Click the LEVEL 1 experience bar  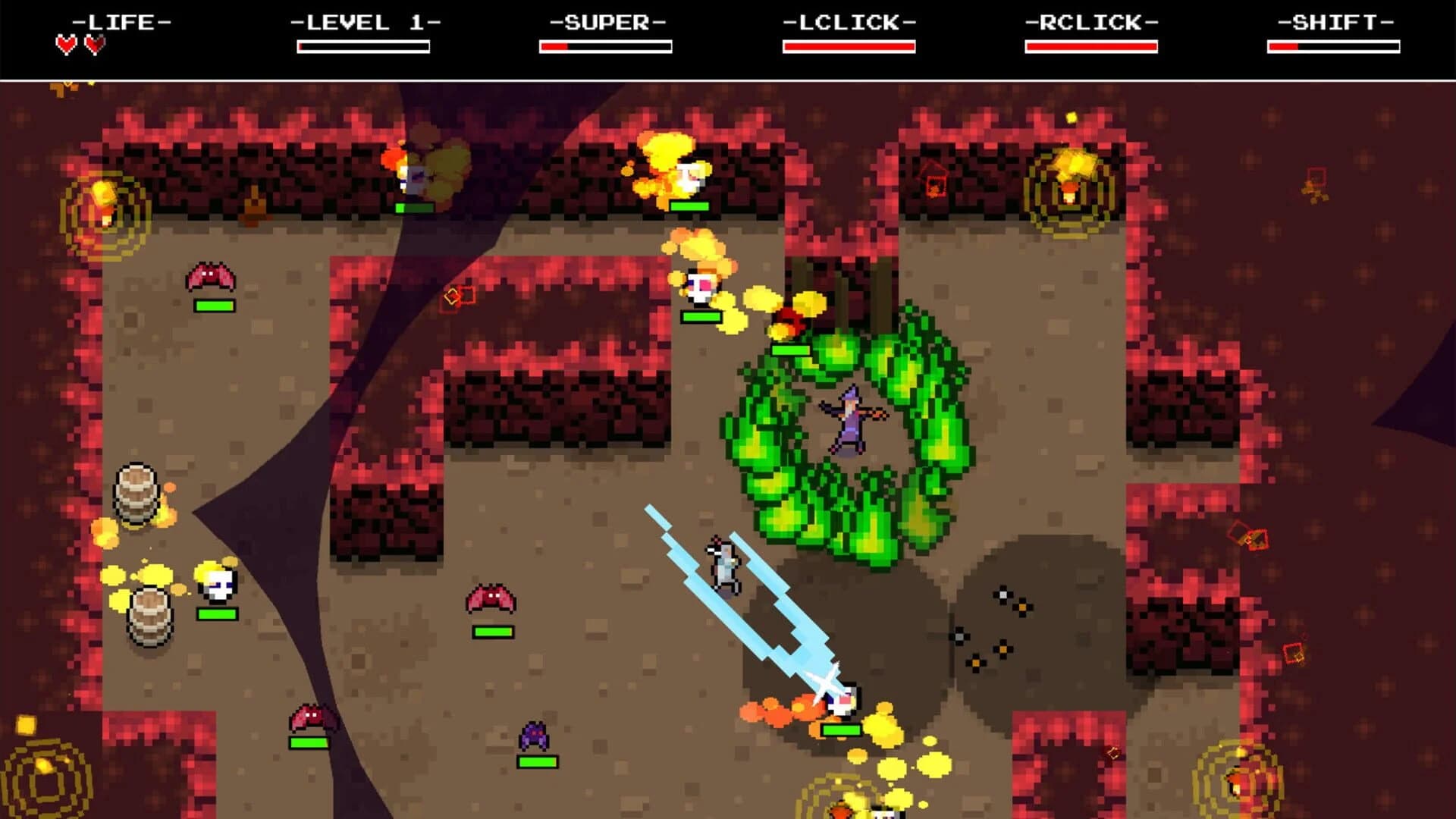[364, 47]
